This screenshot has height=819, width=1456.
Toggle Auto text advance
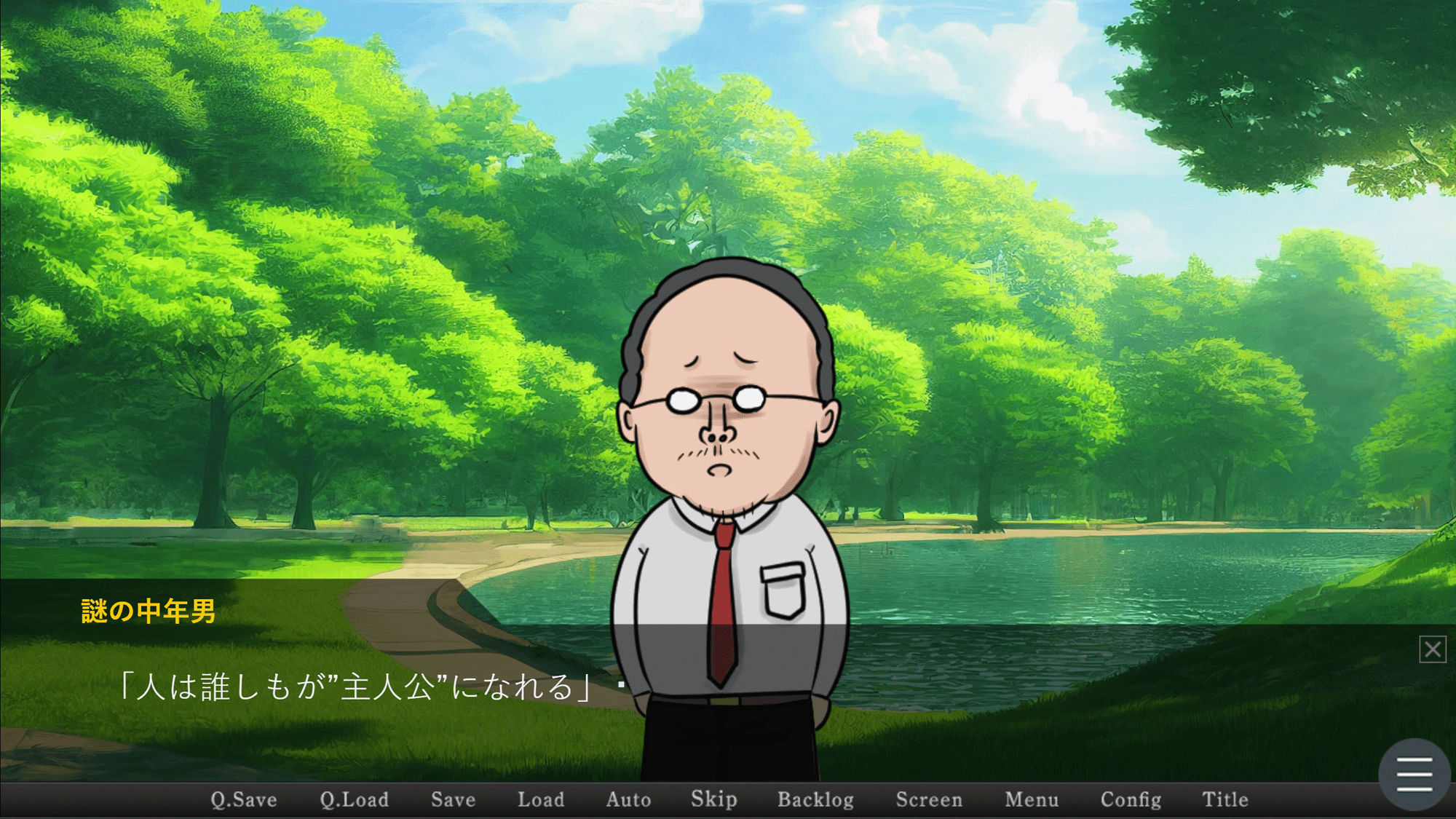[x=628, y=799]
